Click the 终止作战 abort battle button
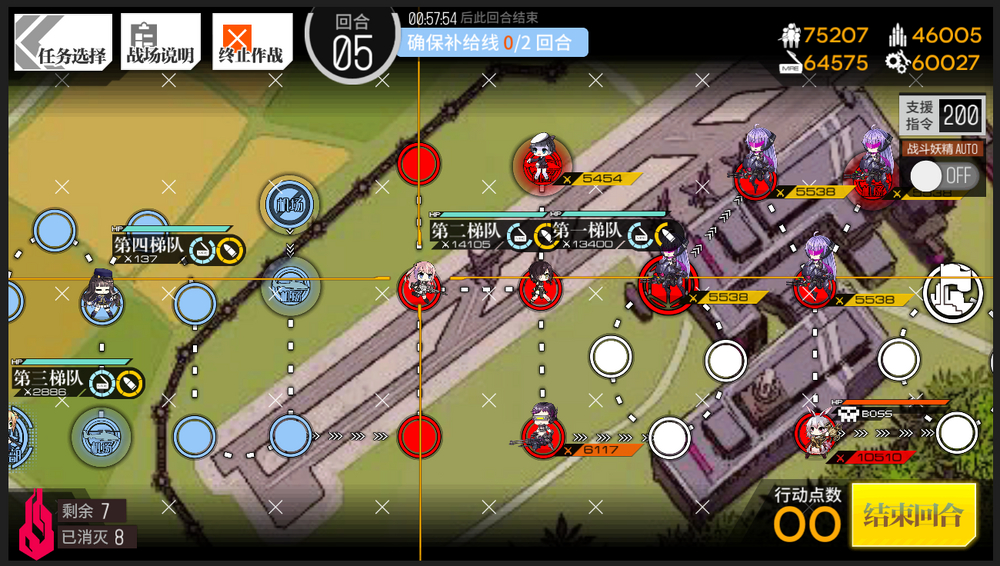Image resolution: width=1000 pixels, height=566 pixels. 251,42
